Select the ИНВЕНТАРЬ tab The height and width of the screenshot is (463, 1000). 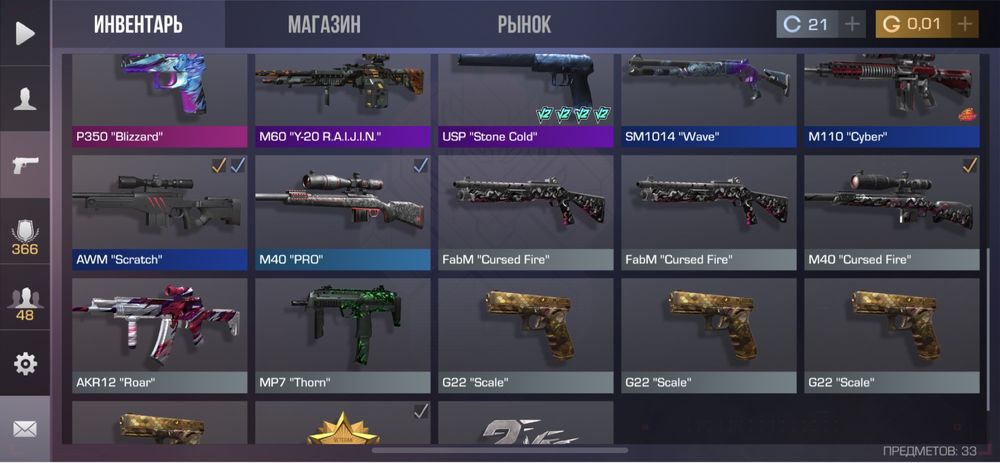pos(138,24)
